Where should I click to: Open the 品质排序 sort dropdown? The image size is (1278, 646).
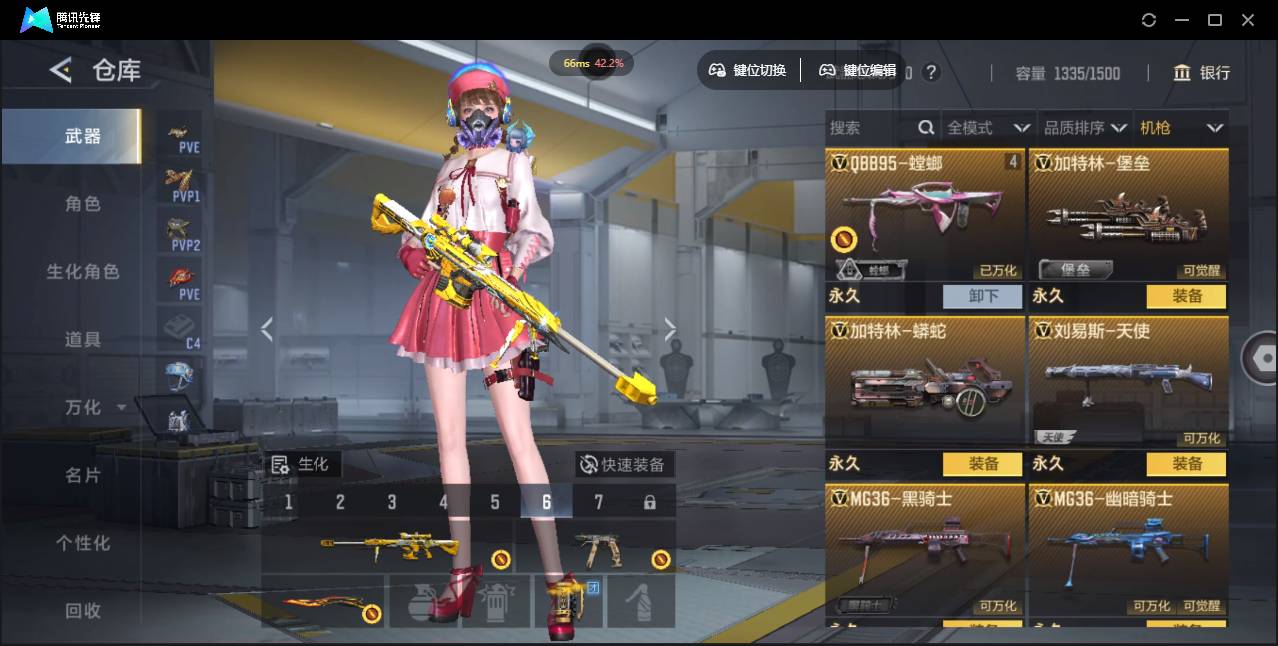point(1085,128)
